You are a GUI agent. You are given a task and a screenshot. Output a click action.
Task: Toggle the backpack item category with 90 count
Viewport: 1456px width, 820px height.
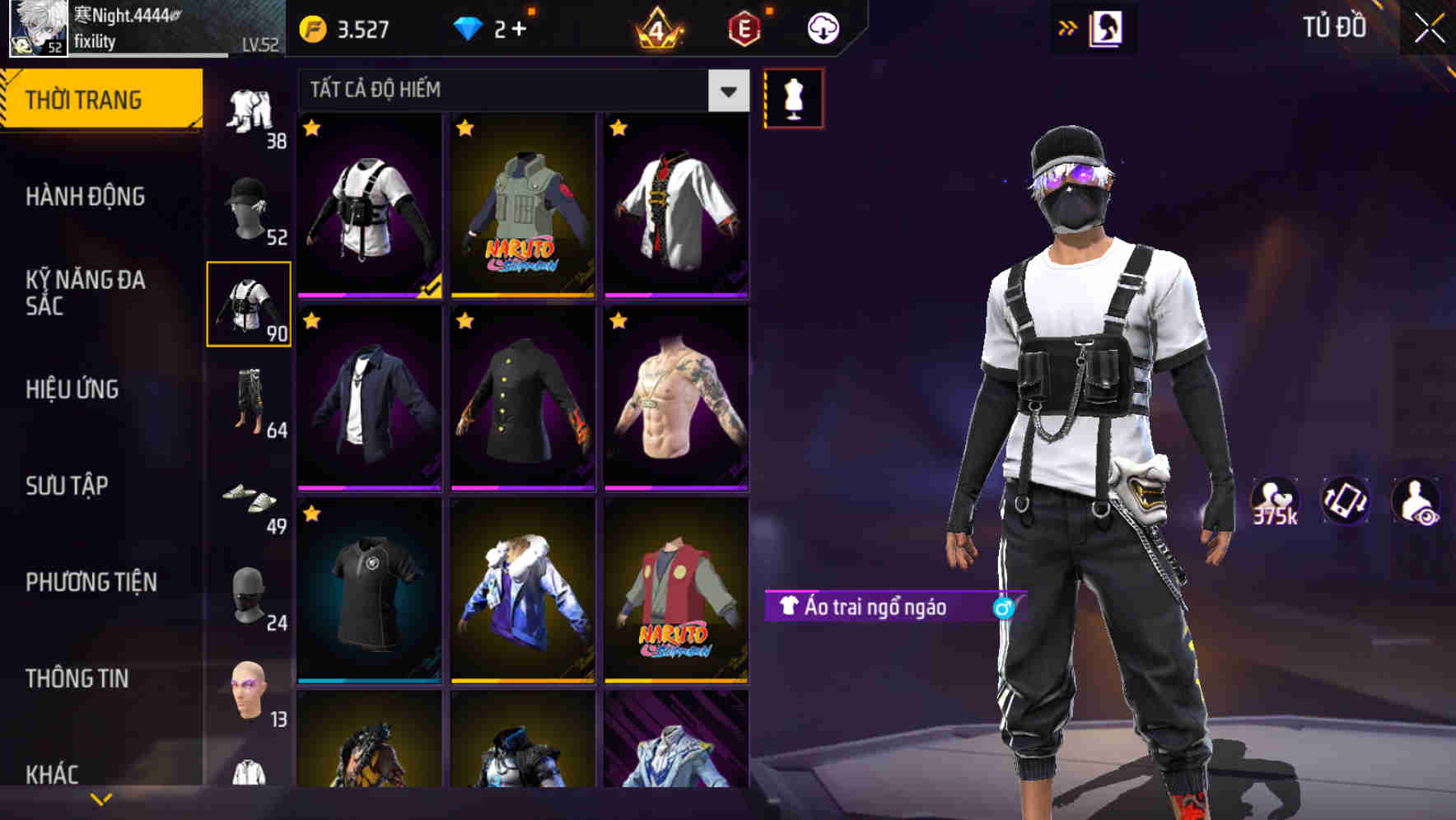coord(250,305)
